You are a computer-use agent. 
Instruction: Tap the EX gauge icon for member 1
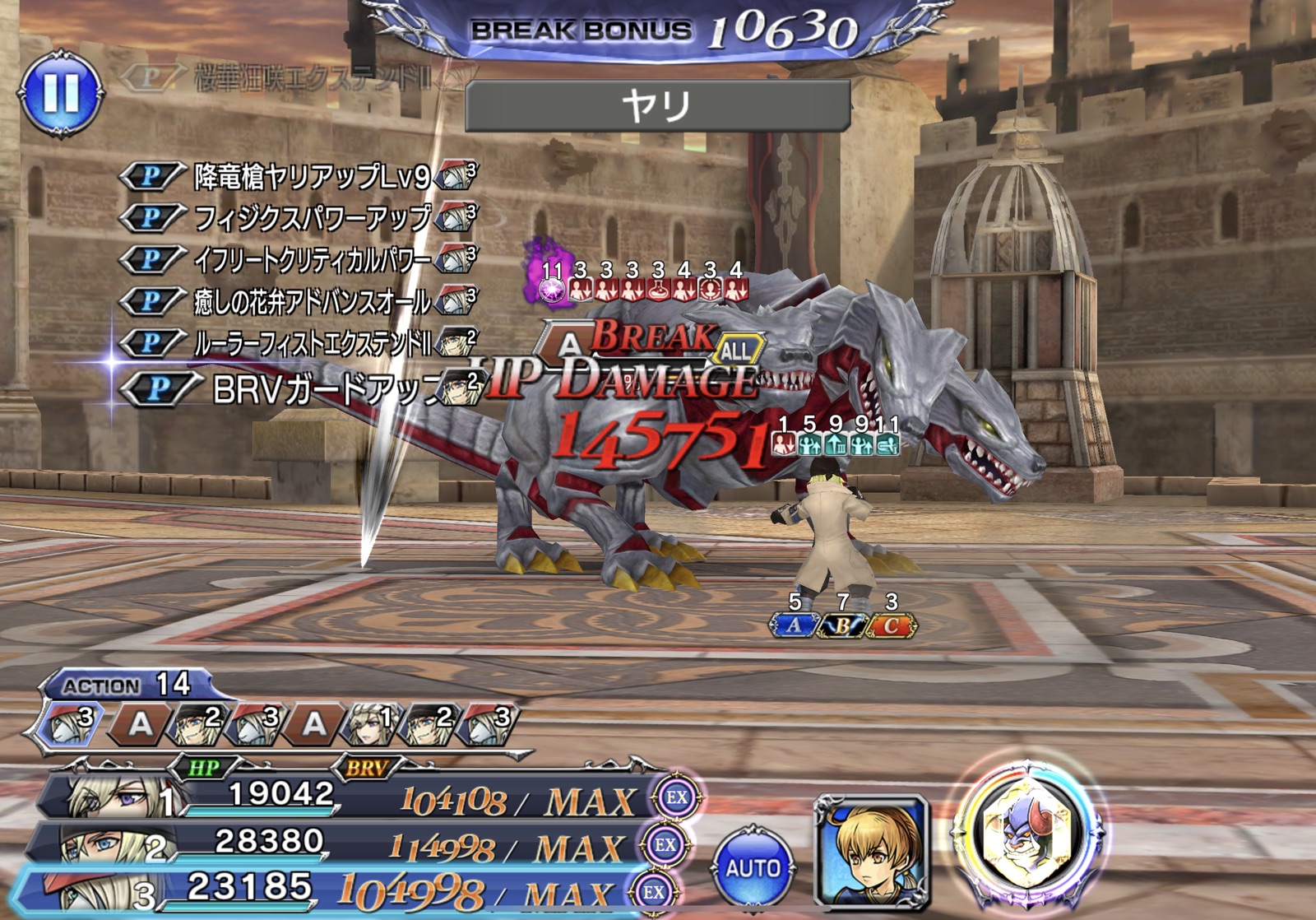677,797
